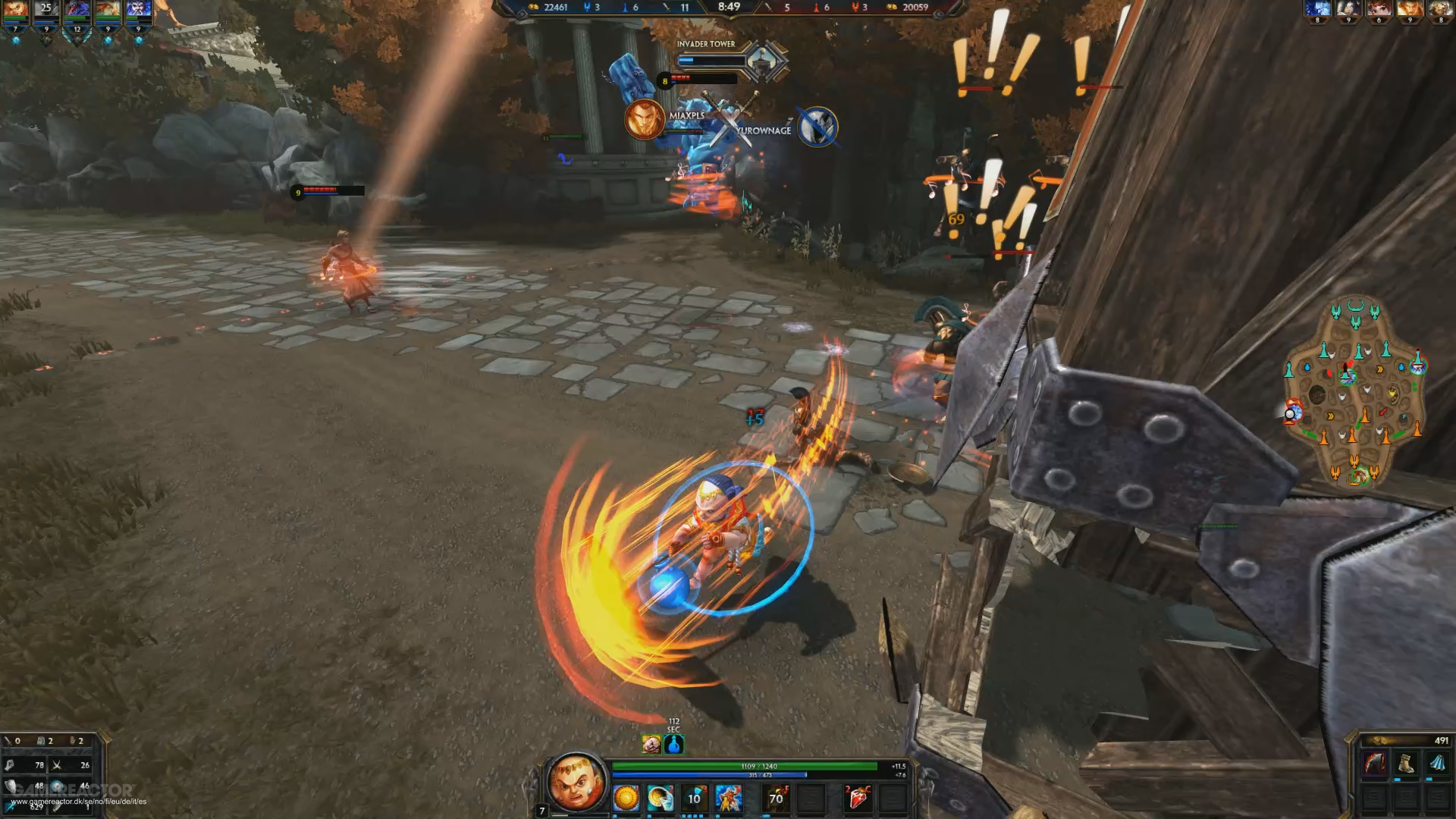Inspect the face-portrait buff icon

[x=651, y=745]
